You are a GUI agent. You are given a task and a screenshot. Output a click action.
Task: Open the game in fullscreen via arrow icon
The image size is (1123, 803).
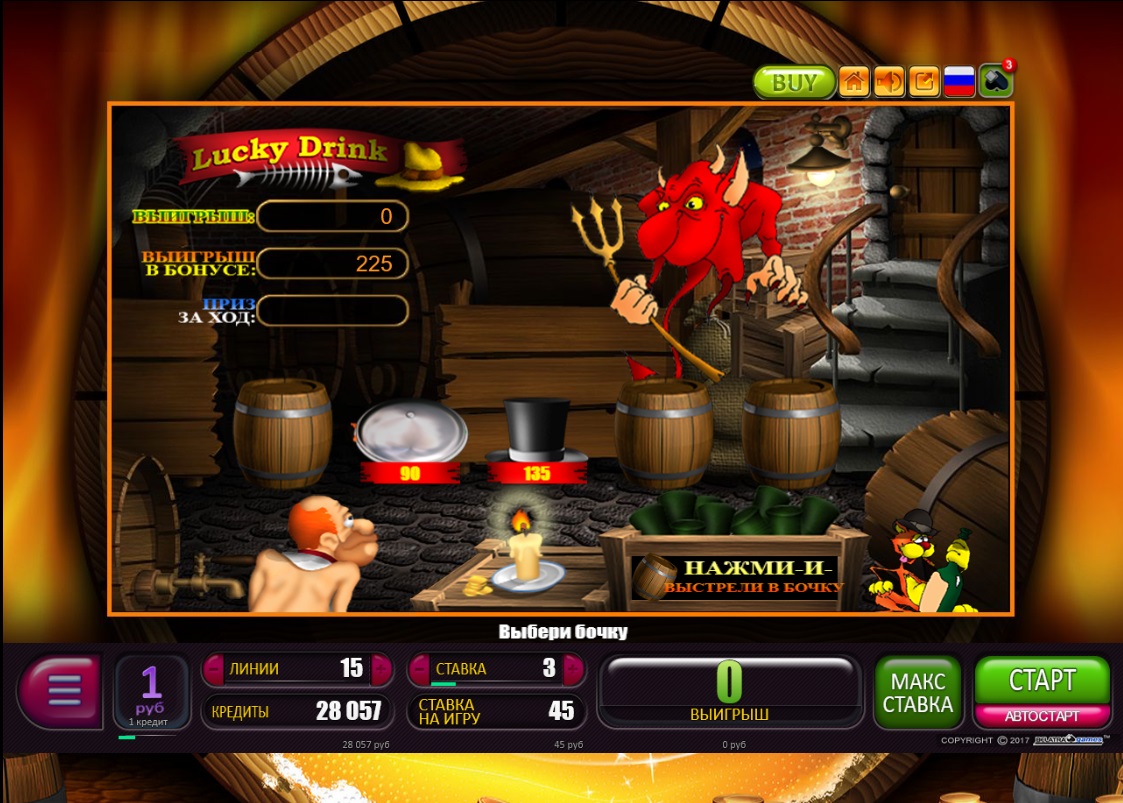(924, 82)
